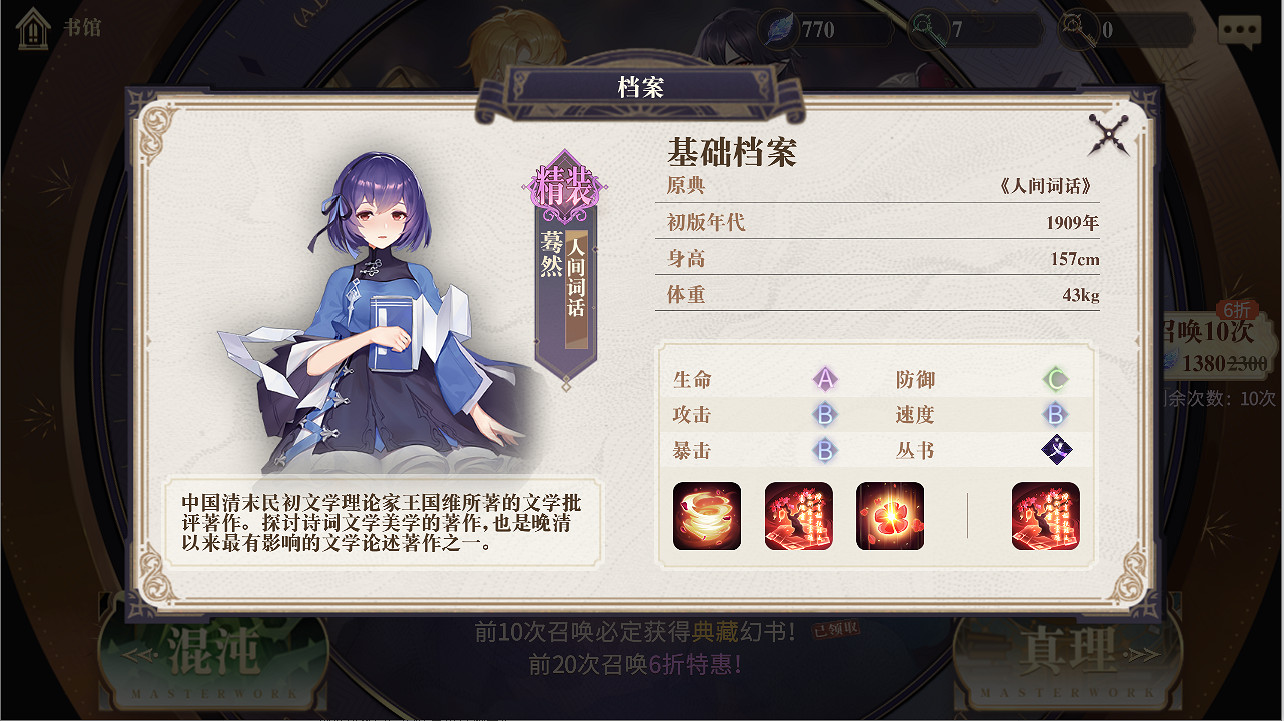Viewport: 1284px width, 721px height.
Task: Click the A rank rating for 生命
Action: point(826,380)
